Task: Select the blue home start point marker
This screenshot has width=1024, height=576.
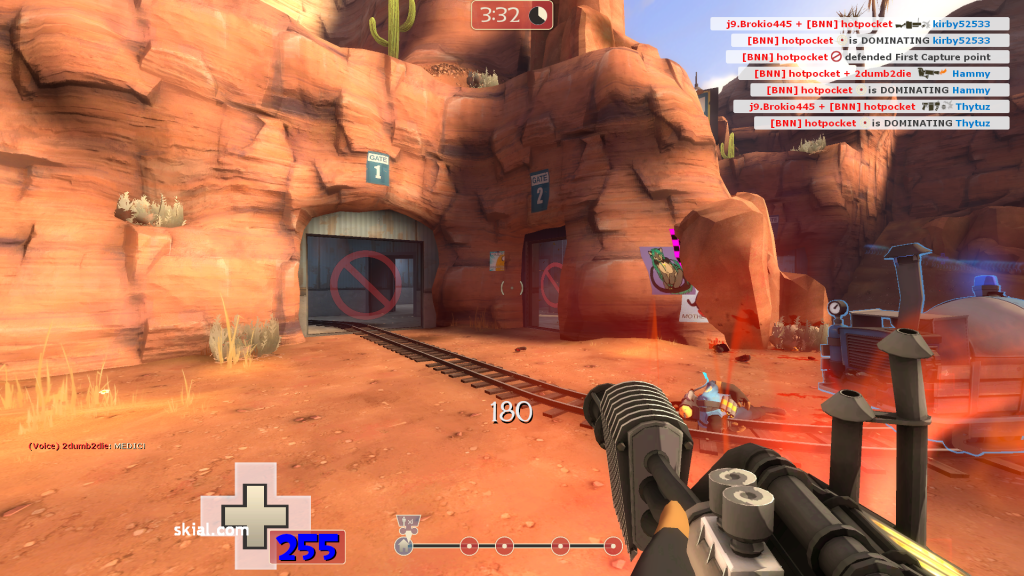Action: (x=404, y=546)
